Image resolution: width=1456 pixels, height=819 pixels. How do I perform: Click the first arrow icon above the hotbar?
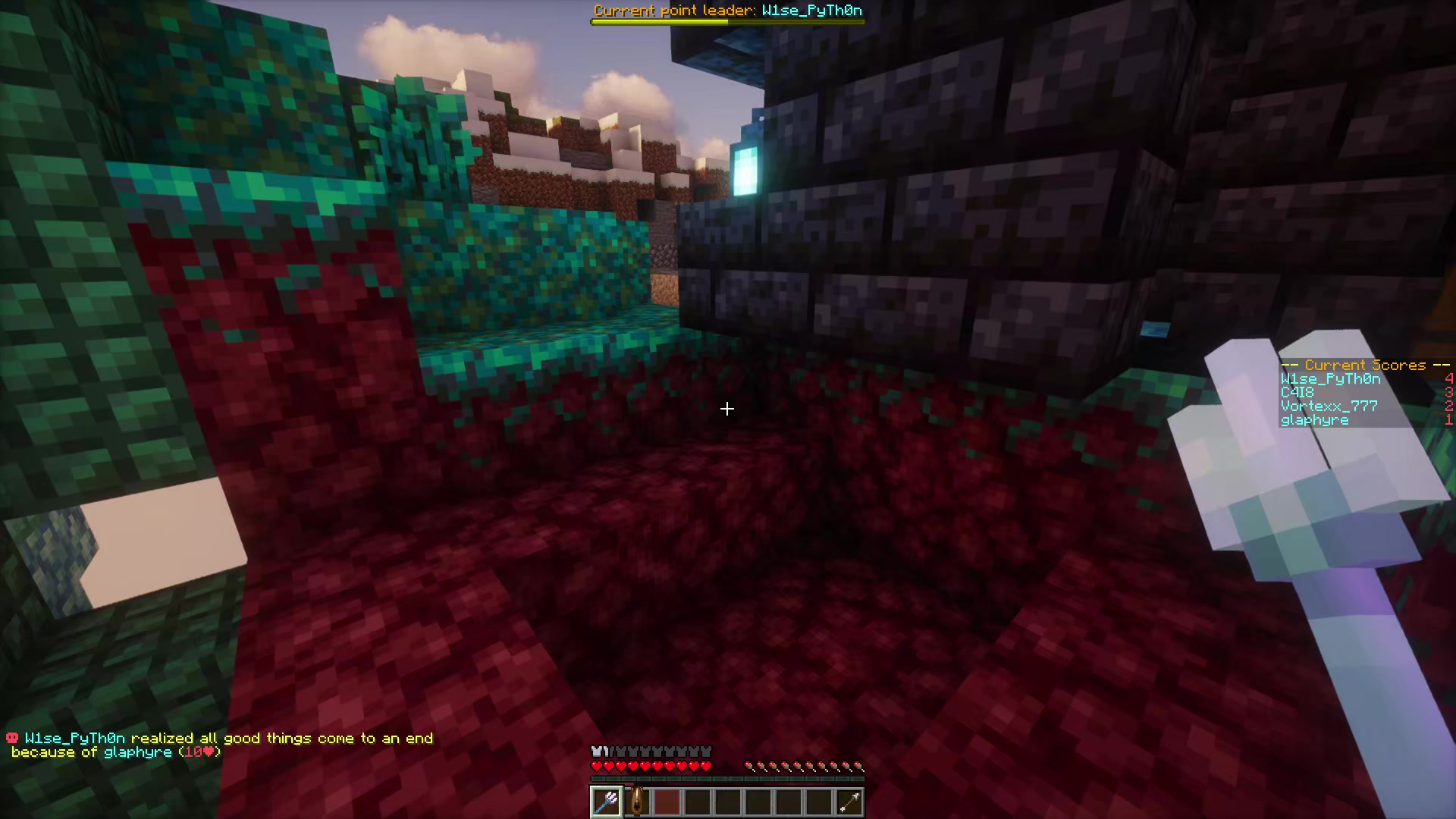coord(748,766)
